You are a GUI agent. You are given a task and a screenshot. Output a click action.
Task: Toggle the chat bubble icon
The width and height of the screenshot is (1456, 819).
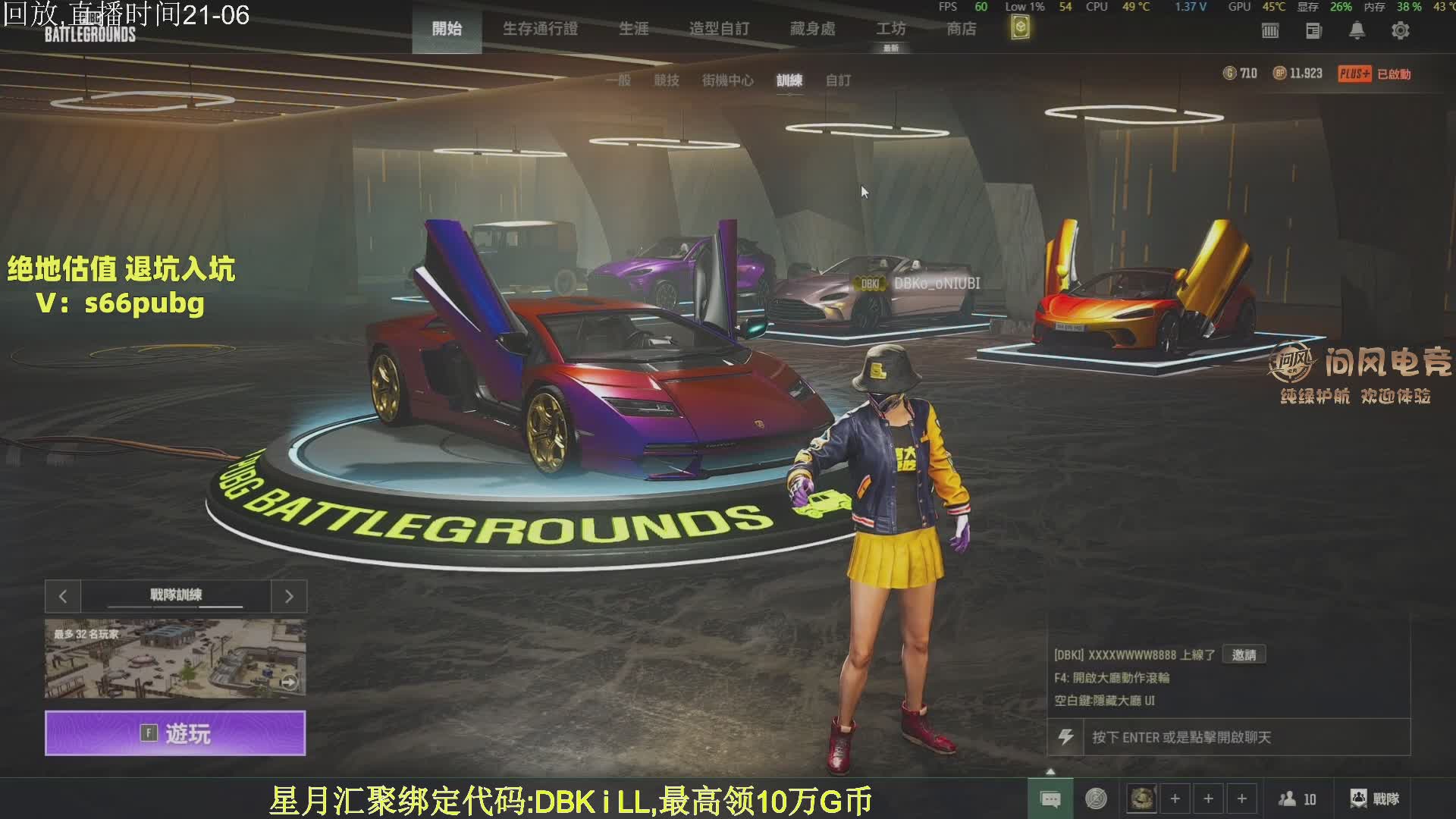click(x=1050, y=799)
